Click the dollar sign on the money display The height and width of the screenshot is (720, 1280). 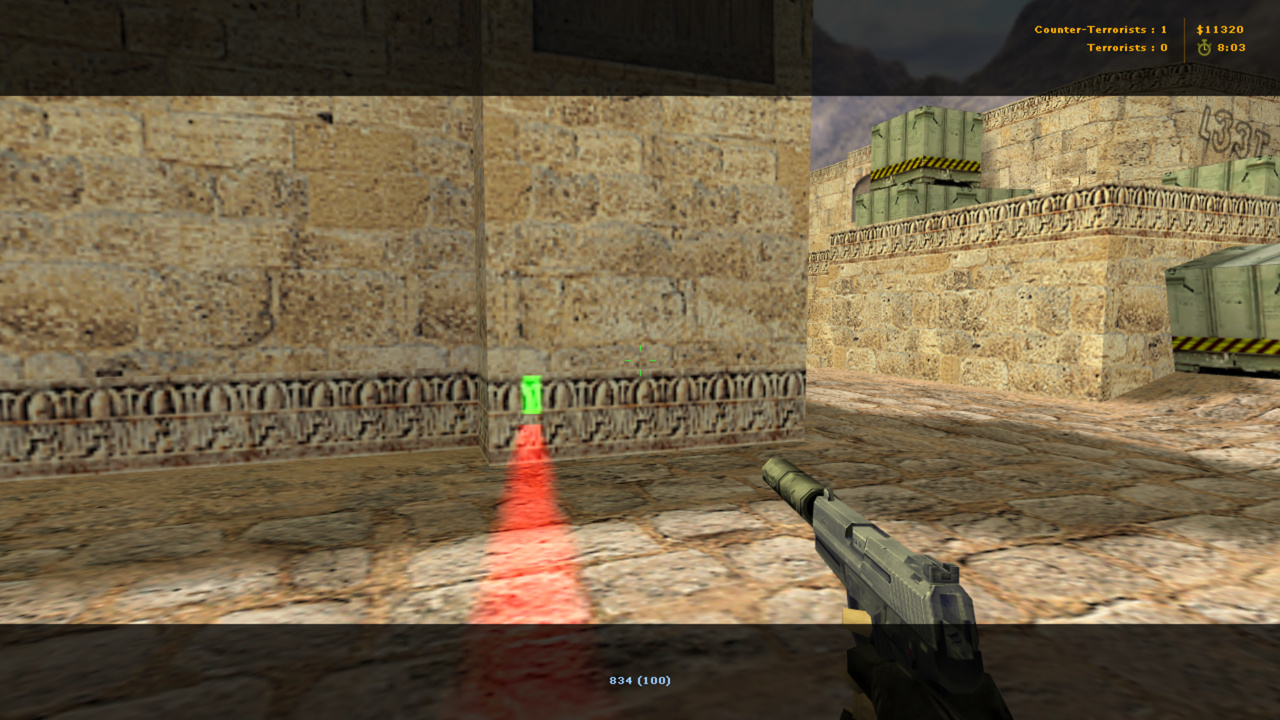coord(1198,29)
